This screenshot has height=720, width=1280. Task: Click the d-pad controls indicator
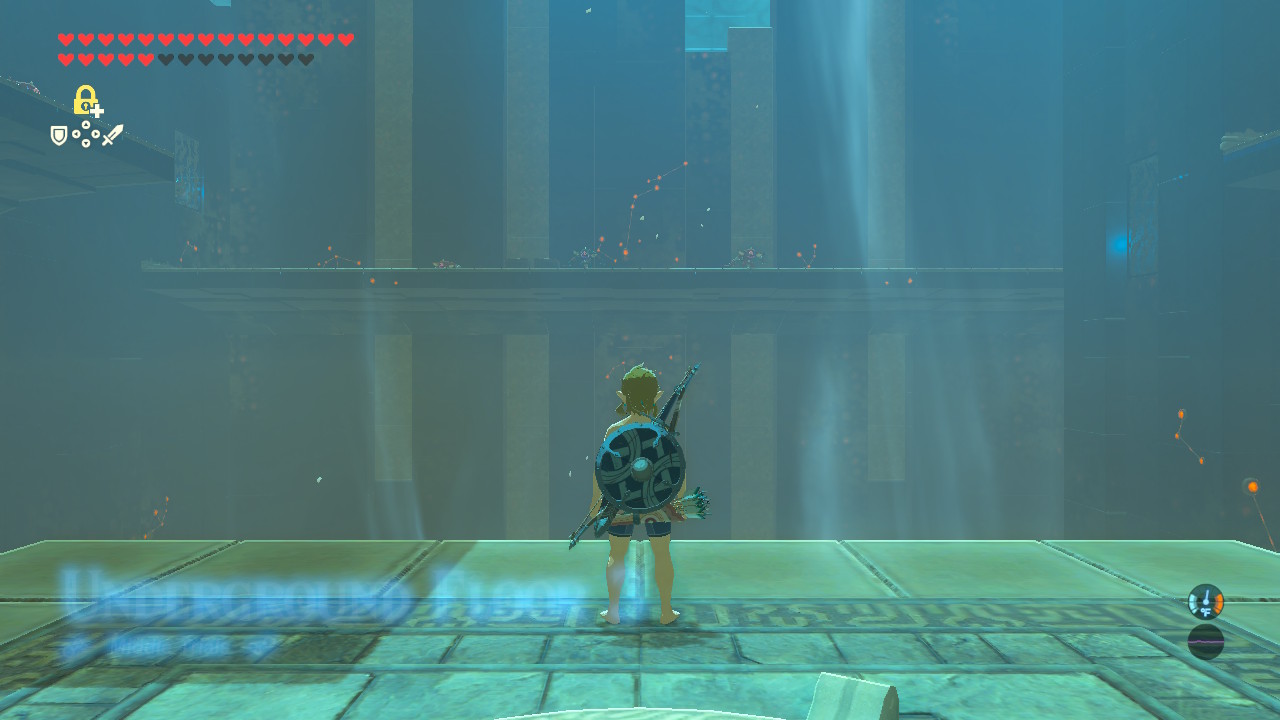tap(86, 134)
